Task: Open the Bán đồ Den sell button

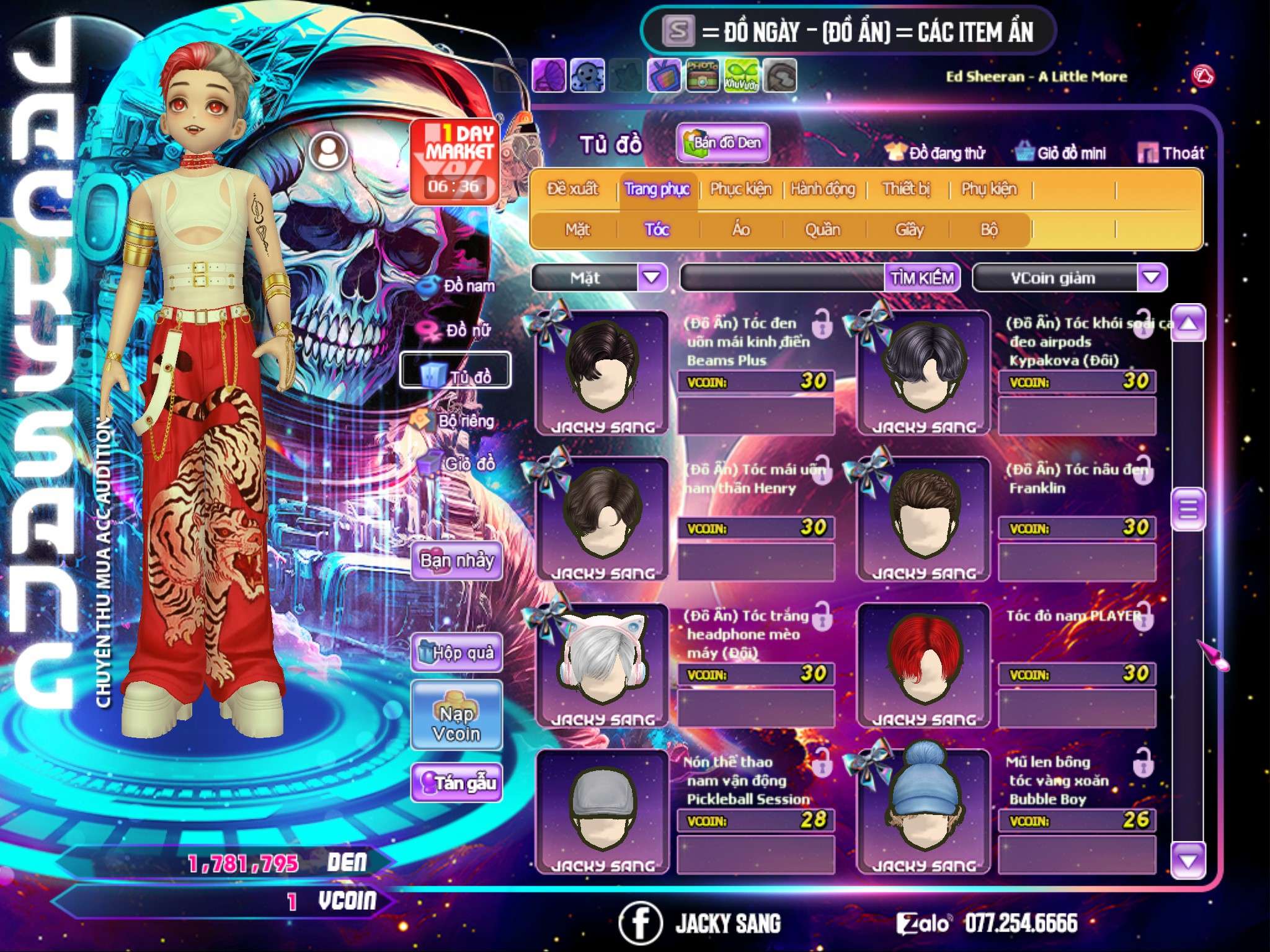Action: pos(722,143)
